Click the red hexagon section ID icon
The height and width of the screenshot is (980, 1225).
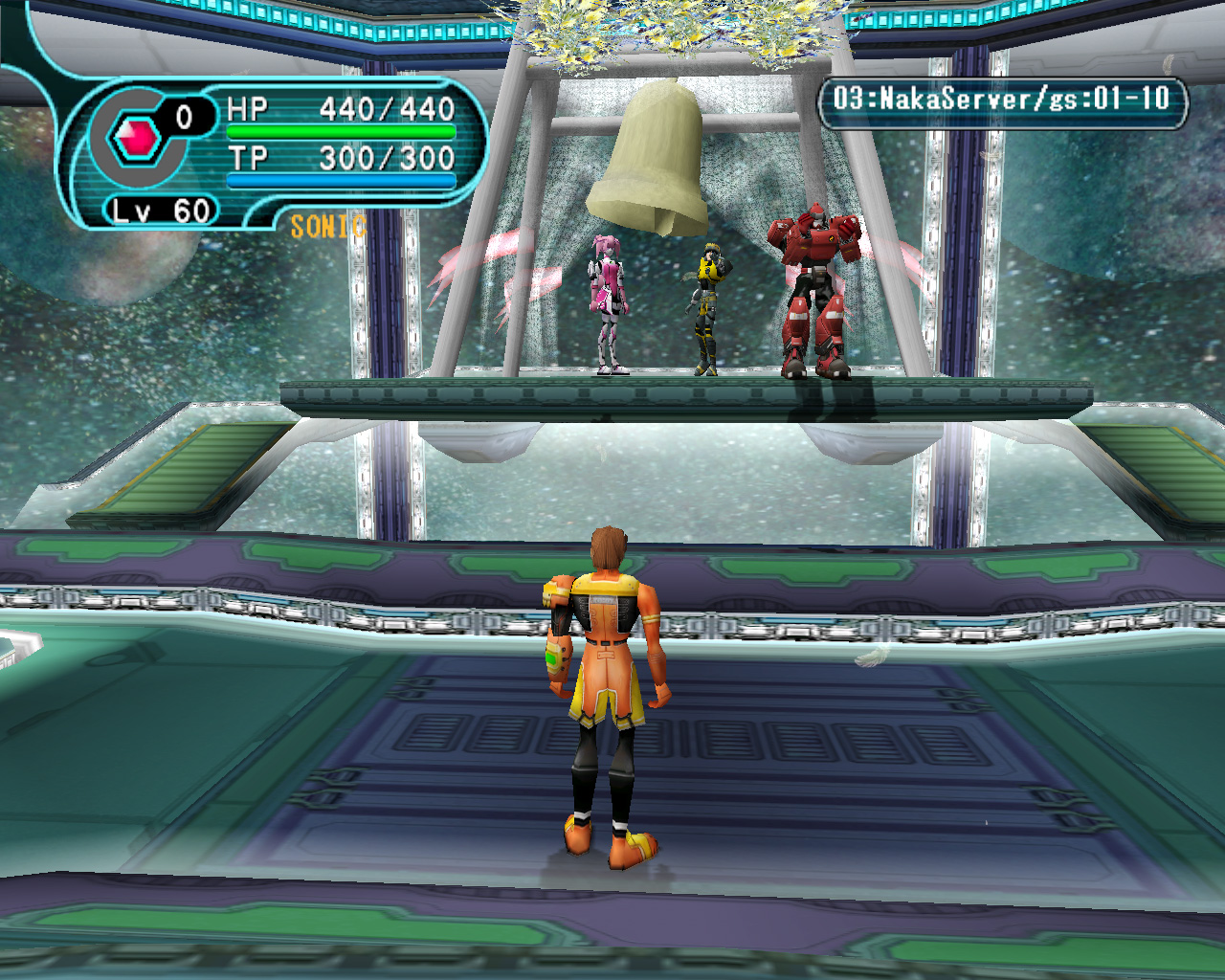click(137, 140)
